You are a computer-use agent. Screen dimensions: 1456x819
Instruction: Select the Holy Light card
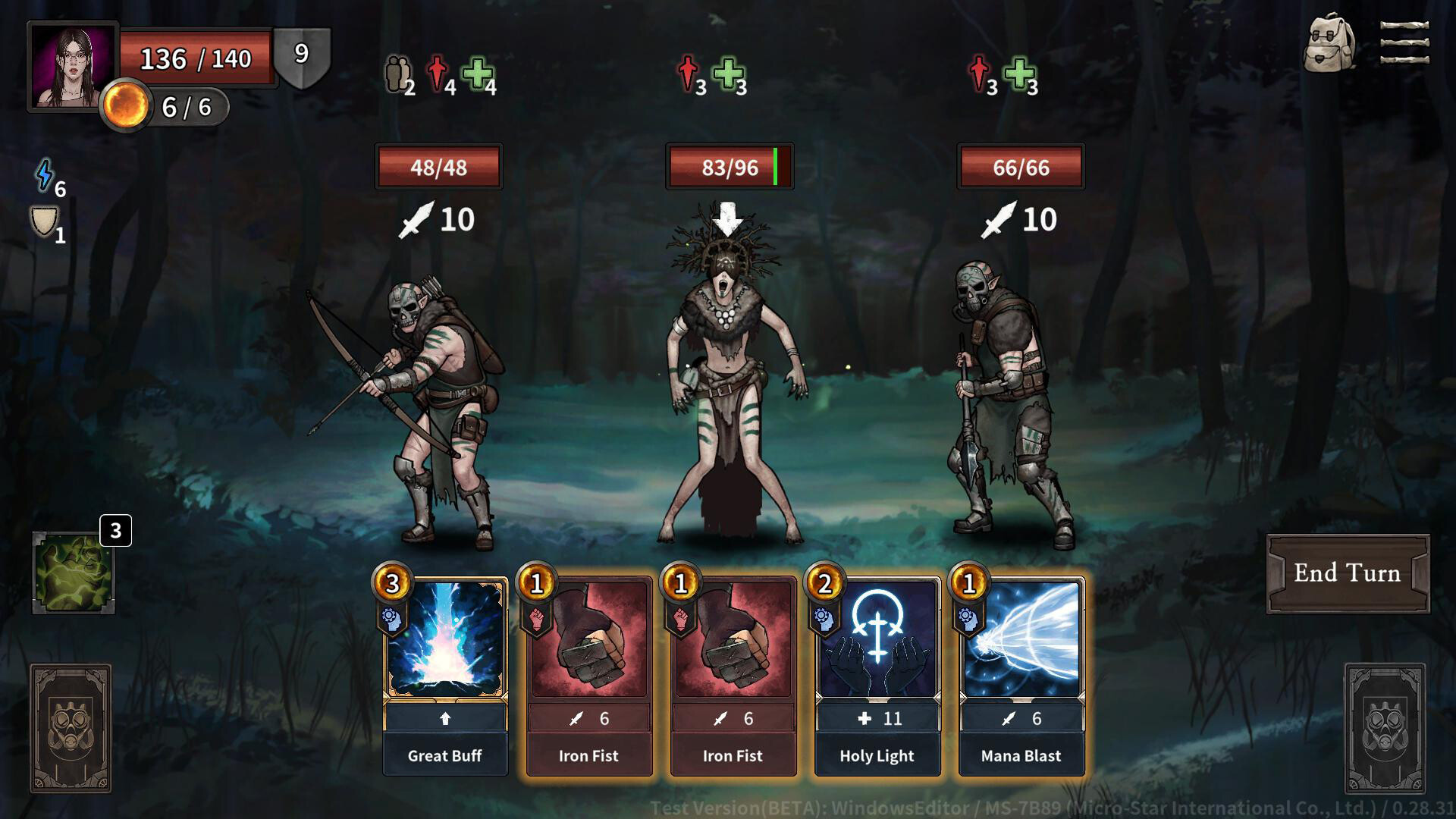point(877,675)
